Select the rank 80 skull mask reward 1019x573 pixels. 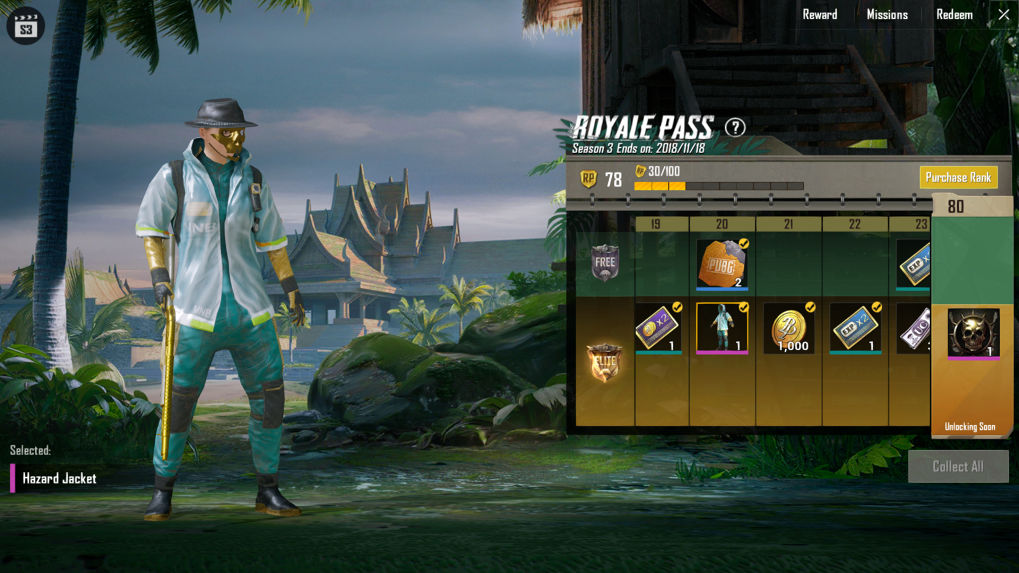[972, 333]
